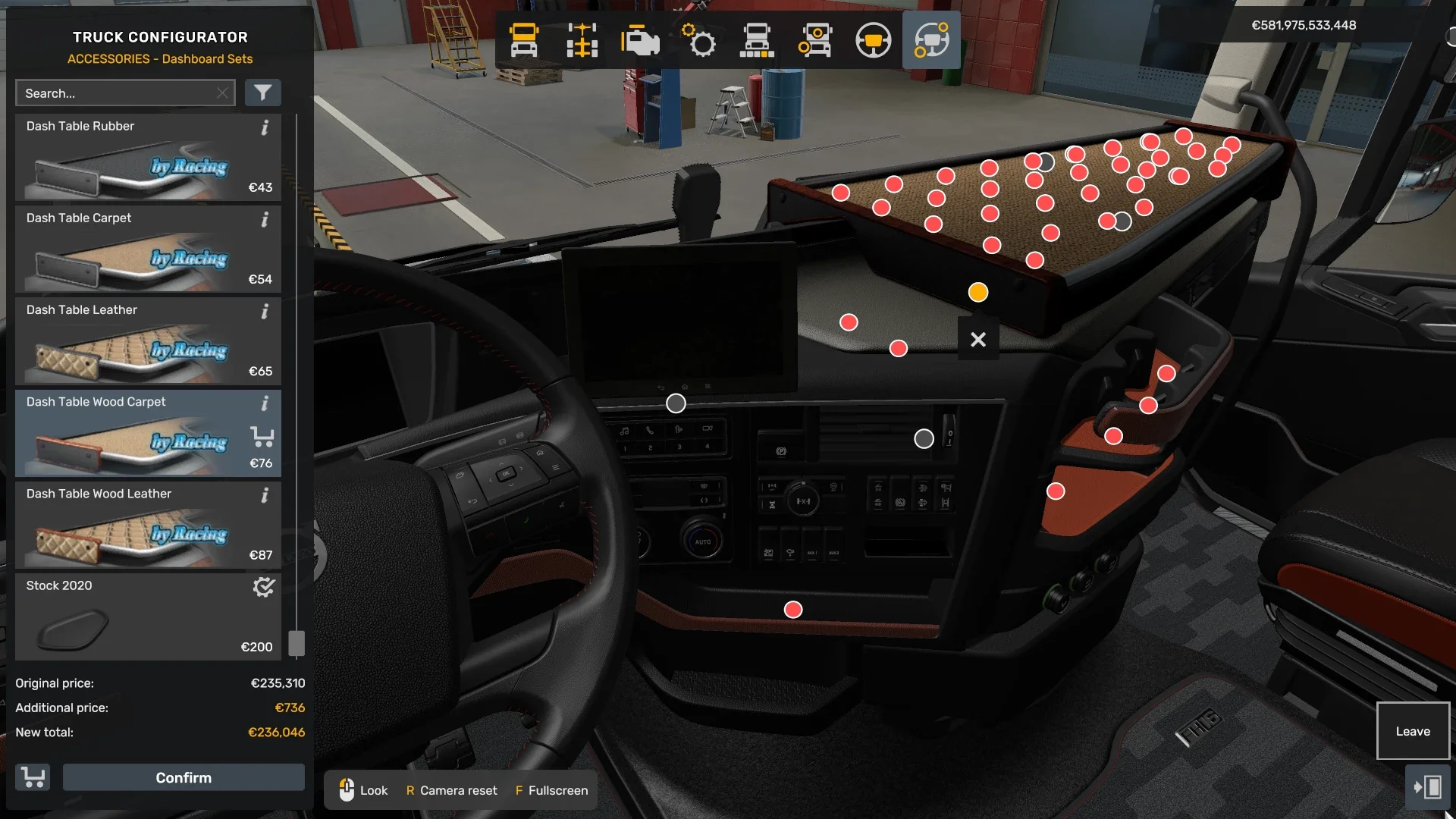
Task: Select the Dash Table Leather list entry
Action: coord(148,341)
